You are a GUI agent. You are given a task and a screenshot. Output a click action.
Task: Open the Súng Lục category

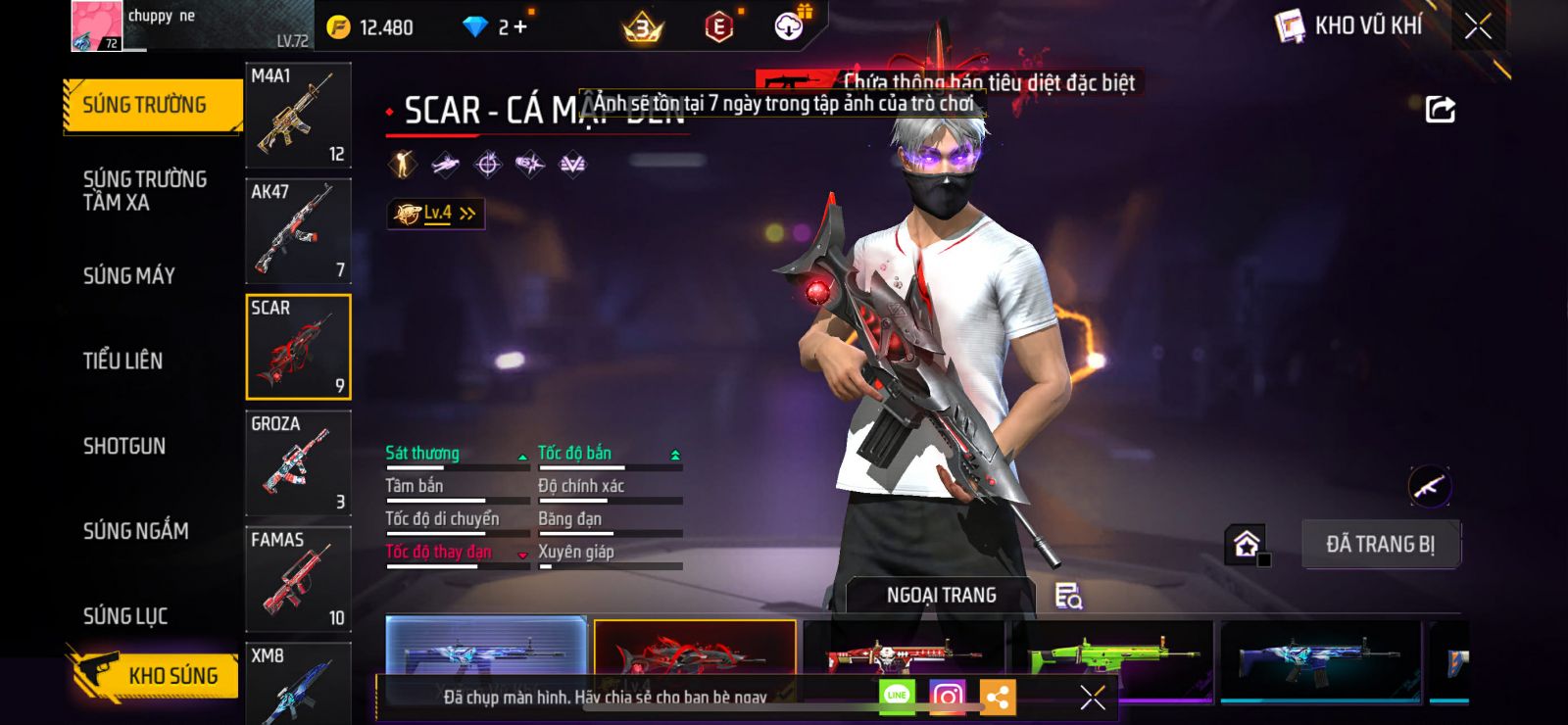pyautogui.click(x=125, y=616)
